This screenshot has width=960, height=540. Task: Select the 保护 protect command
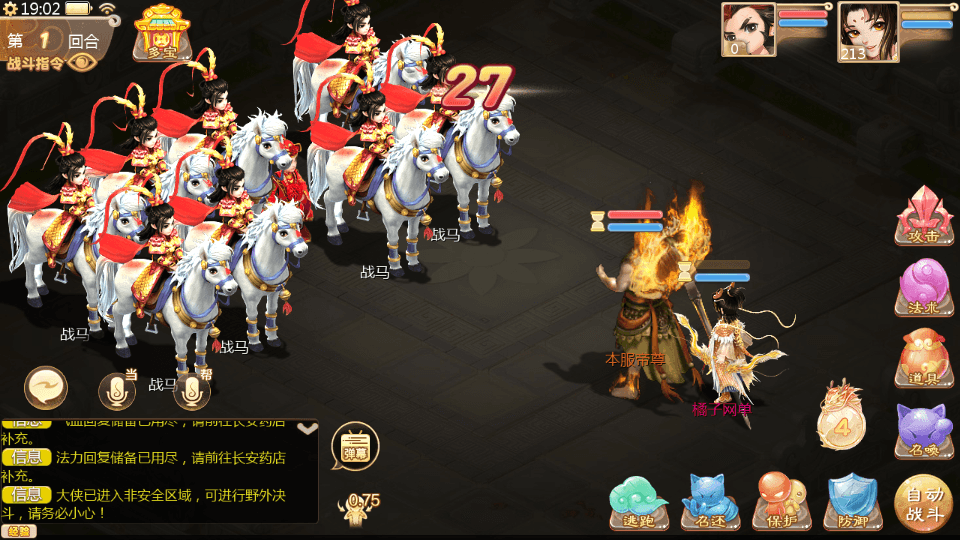click(782, 501)
